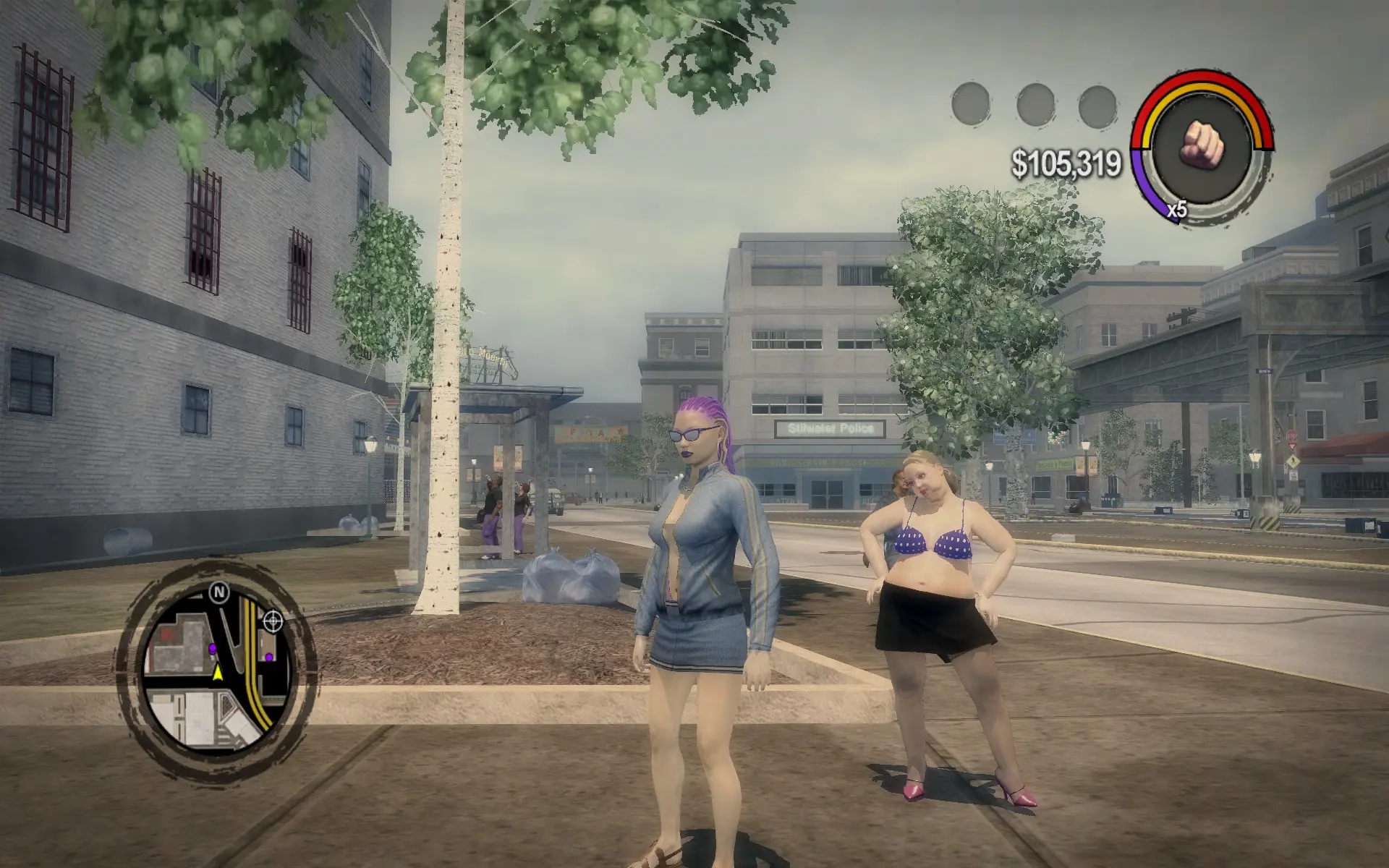This screenshot has height=868, width=1389.
Task: Select the yellow player arrow on minimap
Action: click(217, 673)
